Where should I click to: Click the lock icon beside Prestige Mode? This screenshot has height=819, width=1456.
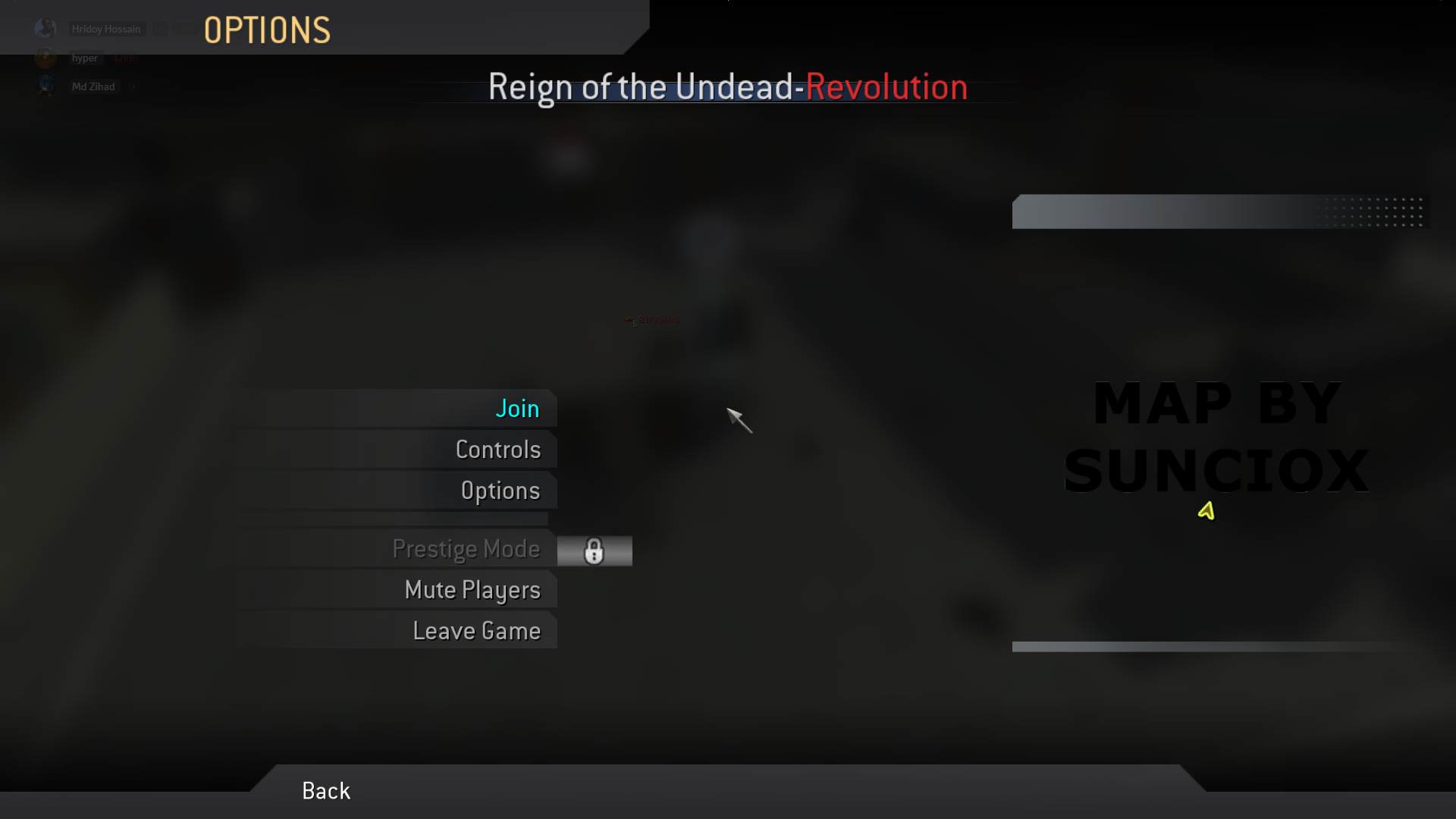595,551
